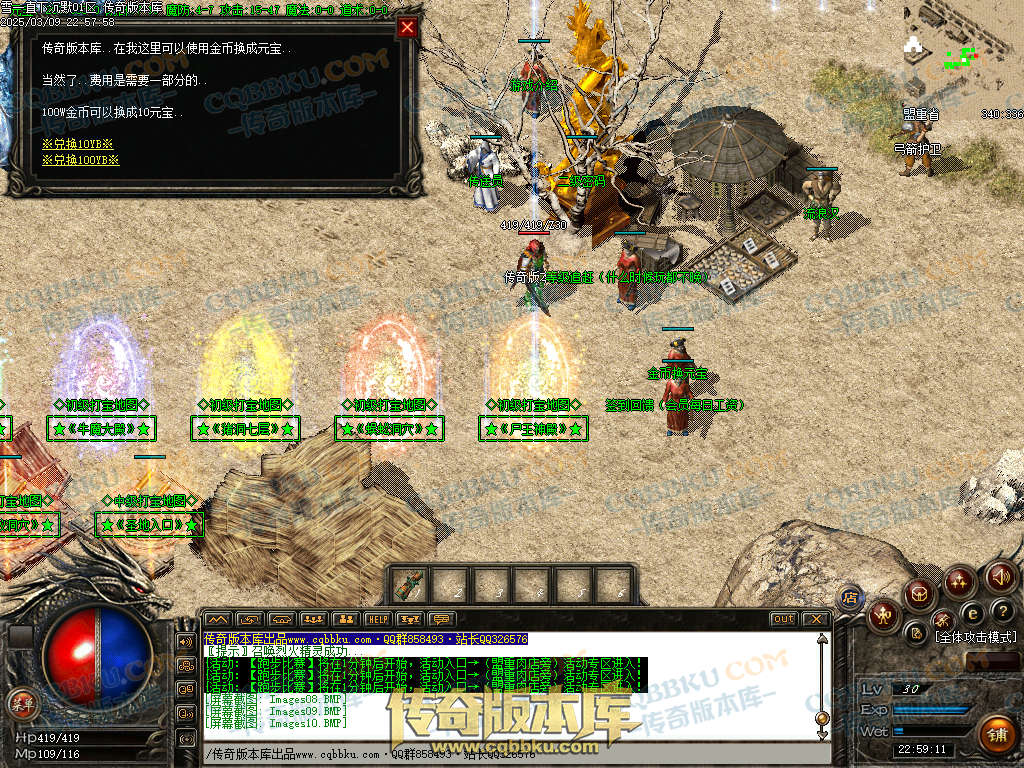Click the chat message input line
Image resolution: width=1024 pixels, height=768 pixels.
(x=500, y=754)
